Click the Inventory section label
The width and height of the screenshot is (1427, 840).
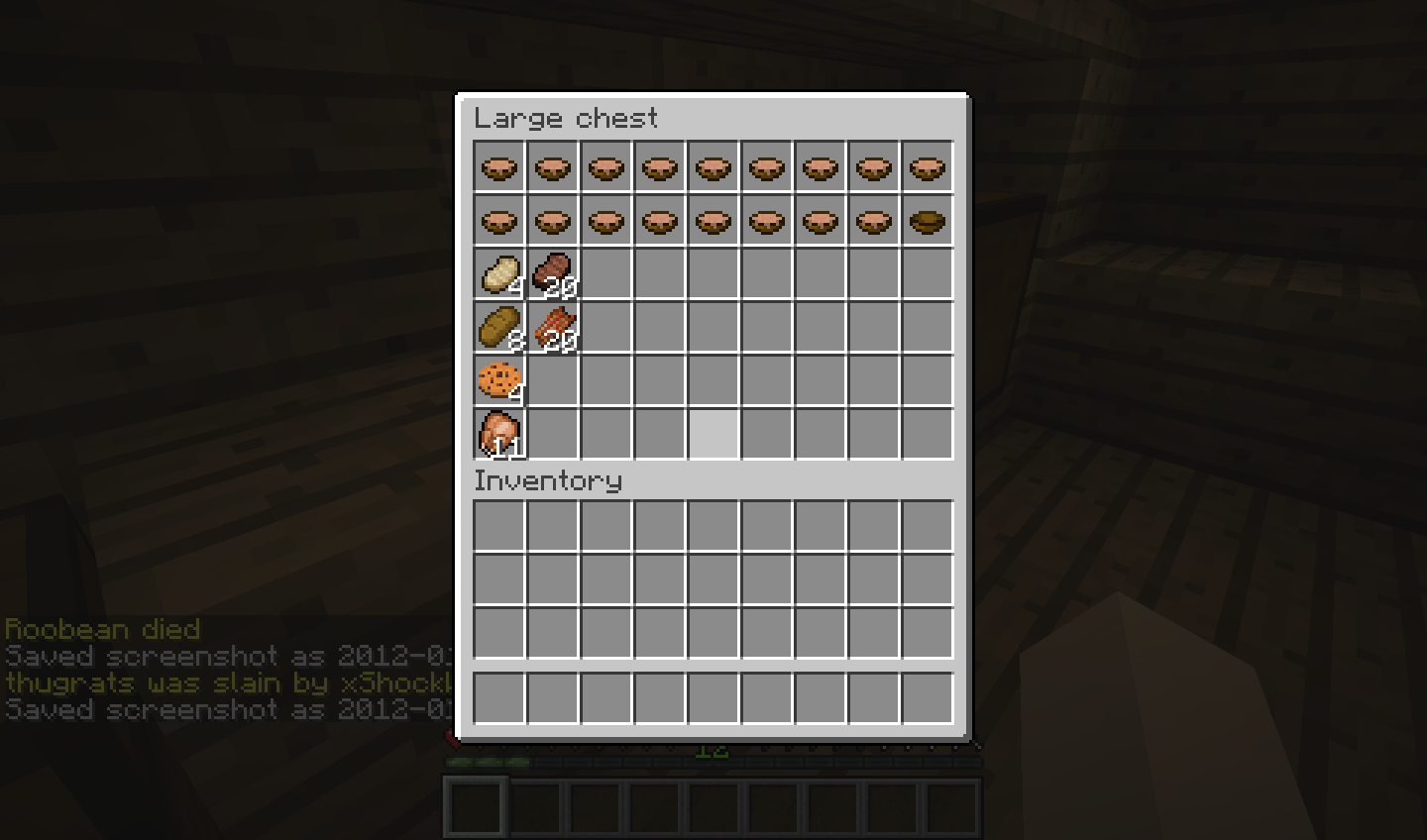(x=548, y=481)
